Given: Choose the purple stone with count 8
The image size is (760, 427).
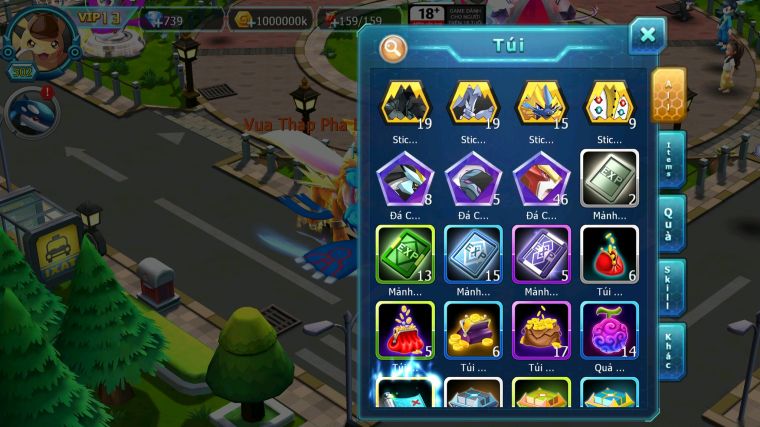Looking at the screenshot, I should [404, 179].
